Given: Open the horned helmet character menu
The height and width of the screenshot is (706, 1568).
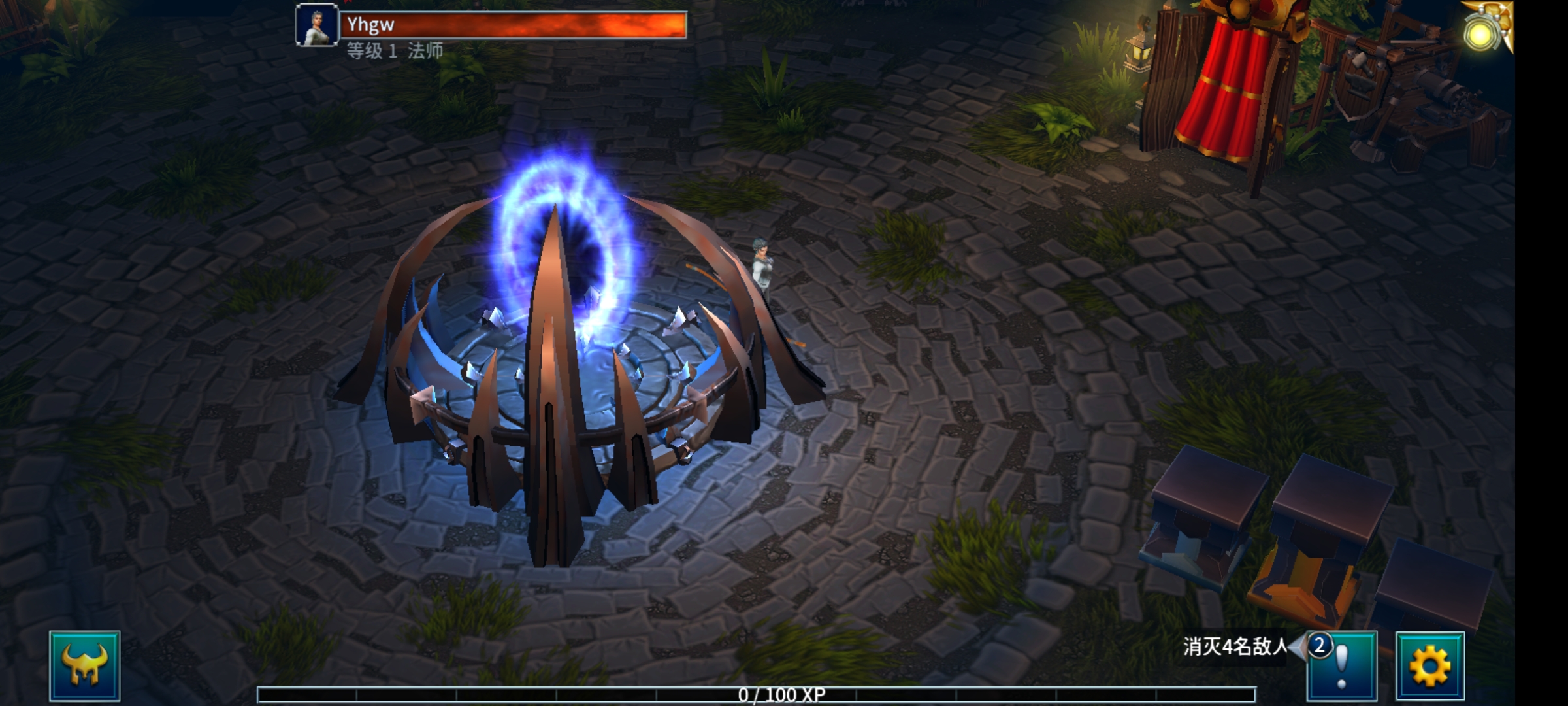Looking at the screenshot, I should (x=84, y=665).
